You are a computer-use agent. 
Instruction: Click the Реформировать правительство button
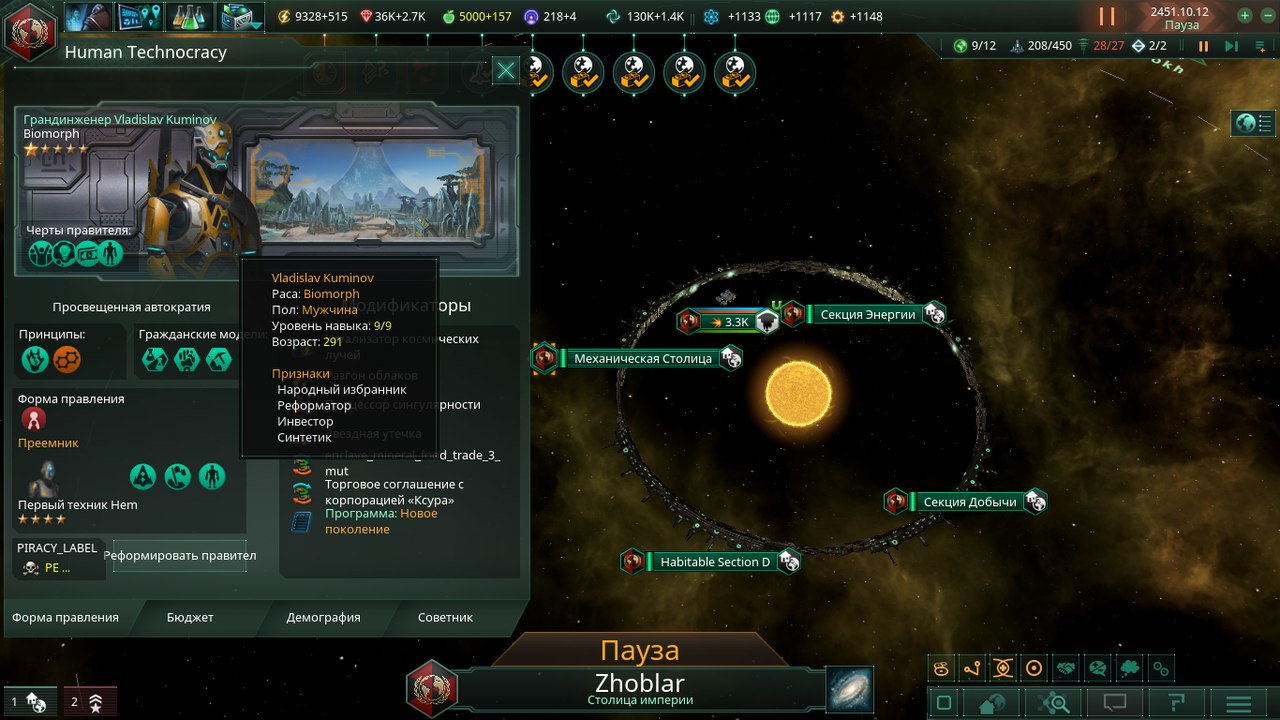(180, 556)
